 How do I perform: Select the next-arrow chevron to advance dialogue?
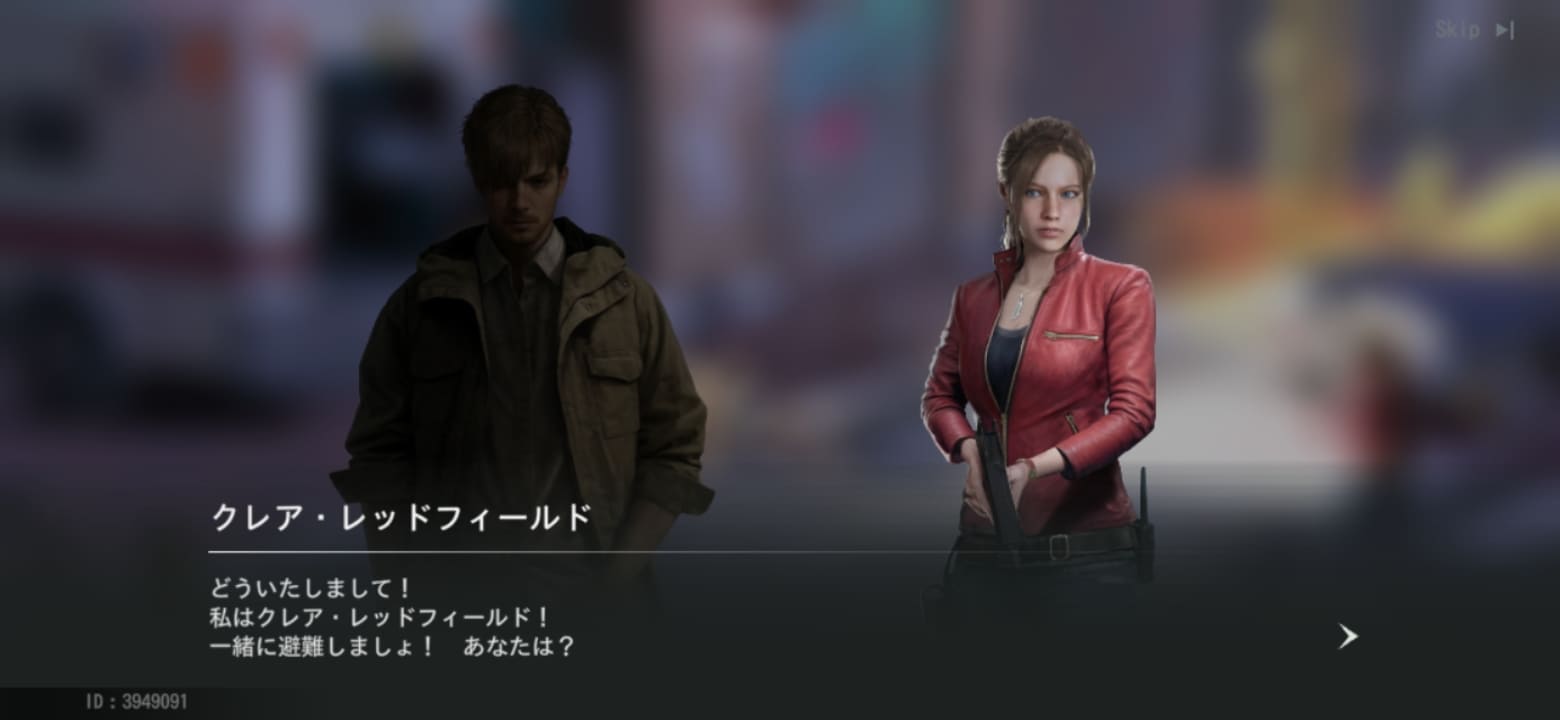tap(1347, 636)
